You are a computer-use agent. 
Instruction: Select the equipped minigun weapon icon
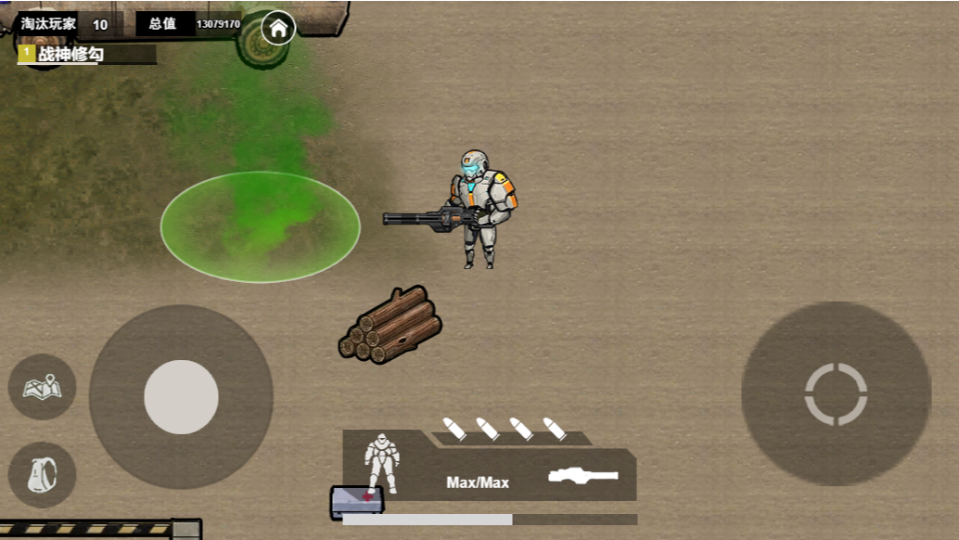583,476
